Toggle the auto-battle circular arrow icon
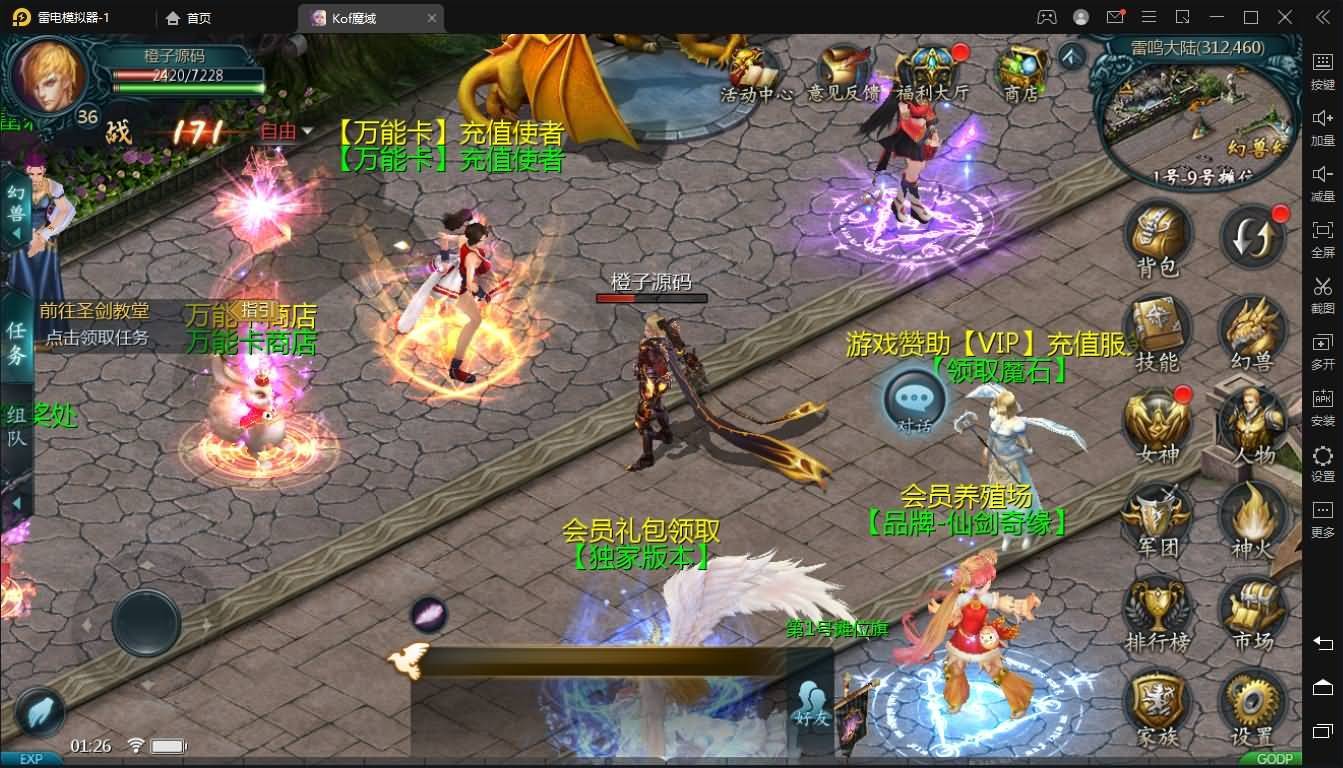 [x=1253, y=237]
